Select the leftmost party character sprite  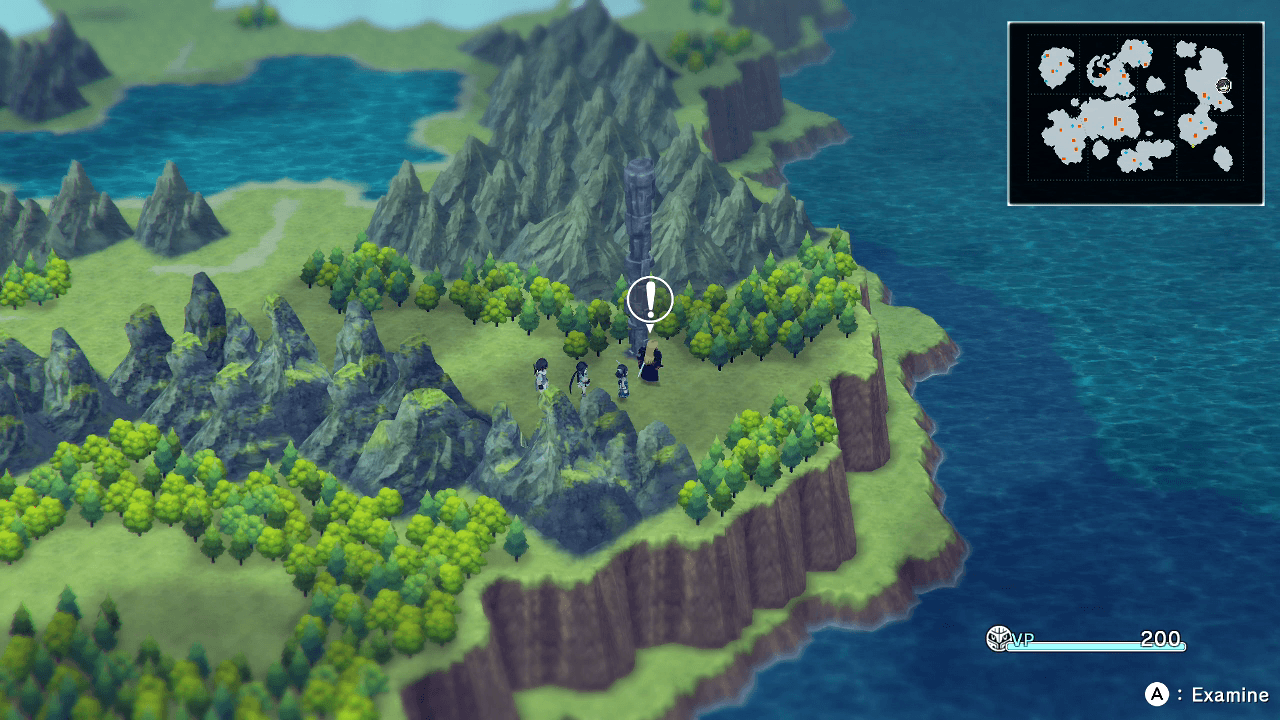point(540,375)
